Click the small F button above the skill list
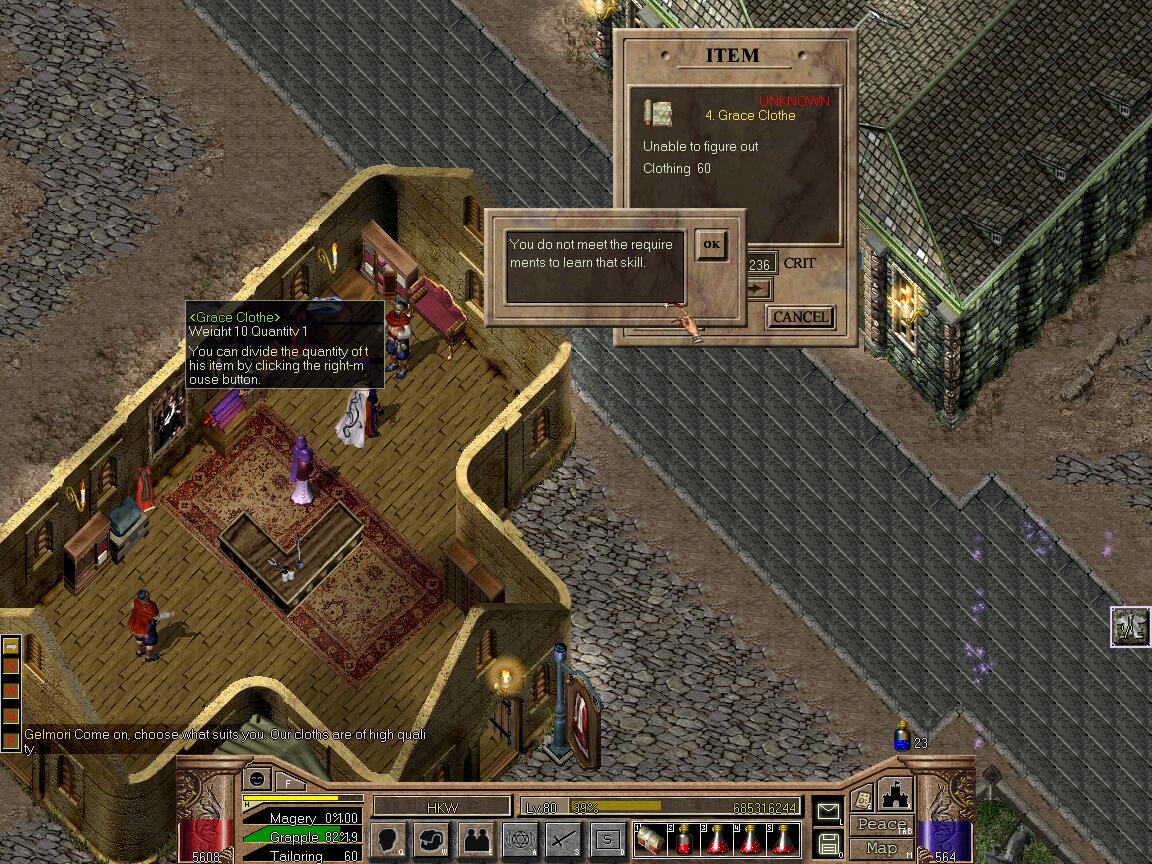Image resolution: width=1152 pixels, height=864 pixels. tap(289, 779)
